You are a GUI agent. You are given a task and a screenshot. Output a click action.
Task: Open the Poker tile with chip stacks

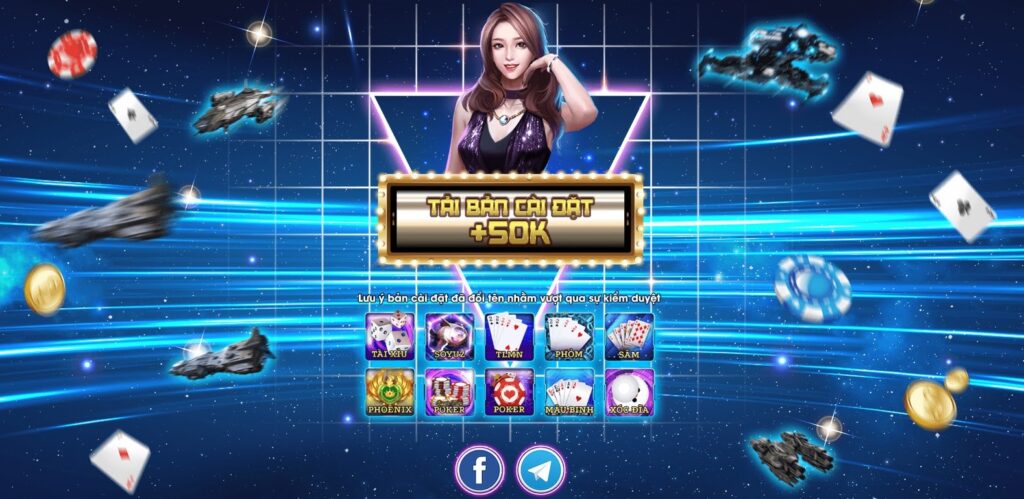tap(450, 392)
